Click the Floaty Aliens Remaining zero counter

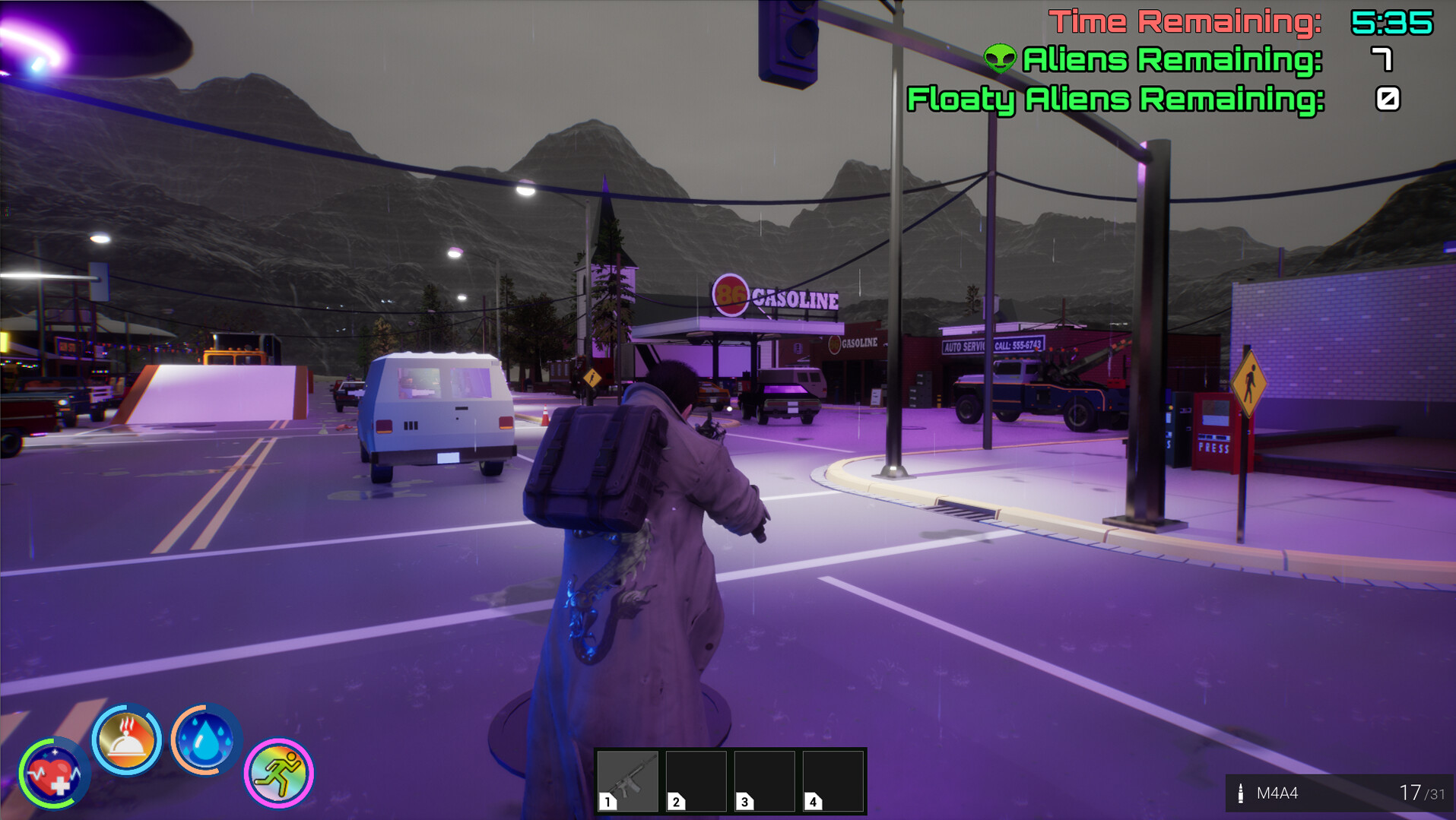[1387, 98]
